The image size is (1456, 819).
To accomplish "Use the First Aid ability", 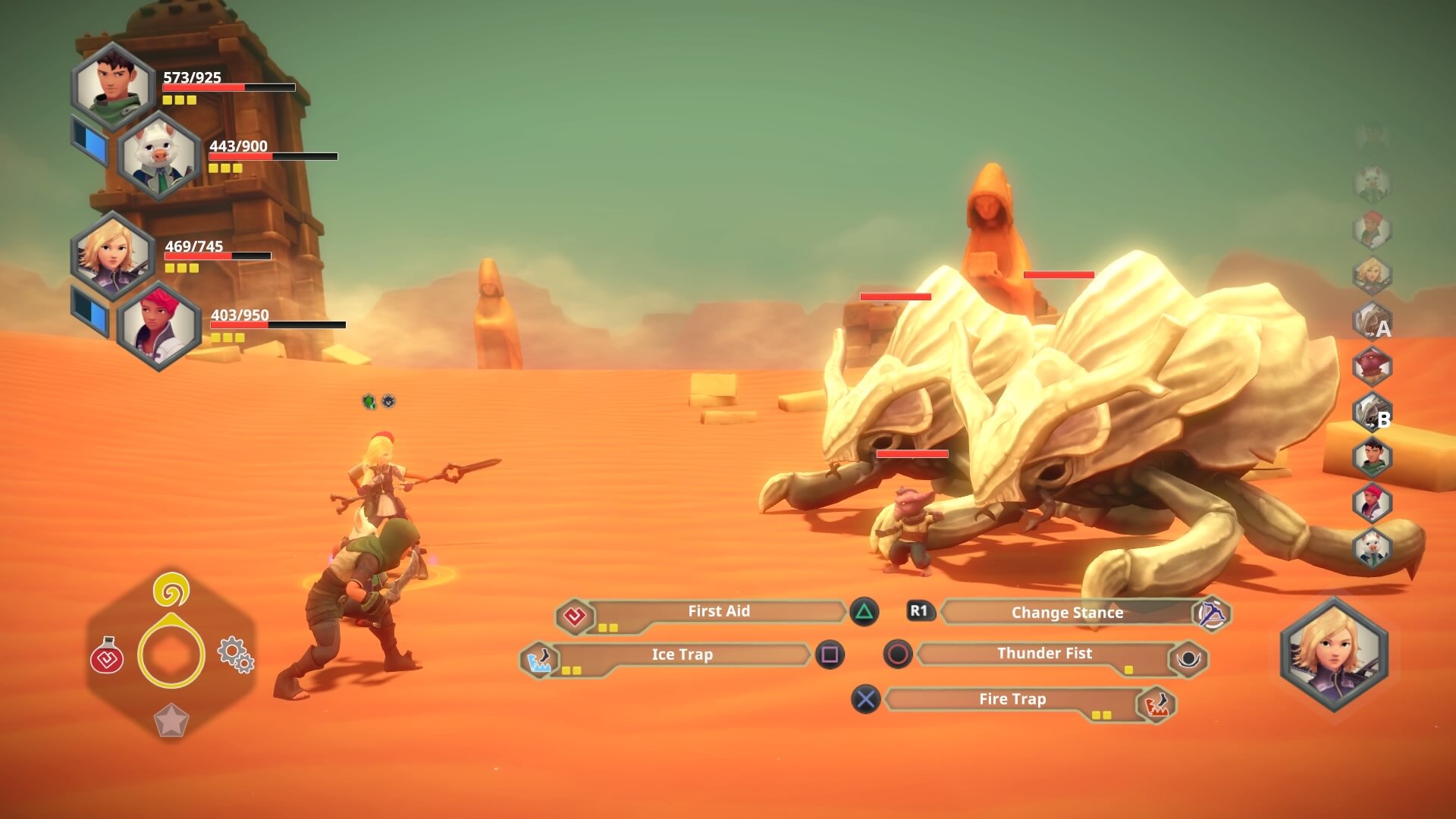I will click(717, 612).
